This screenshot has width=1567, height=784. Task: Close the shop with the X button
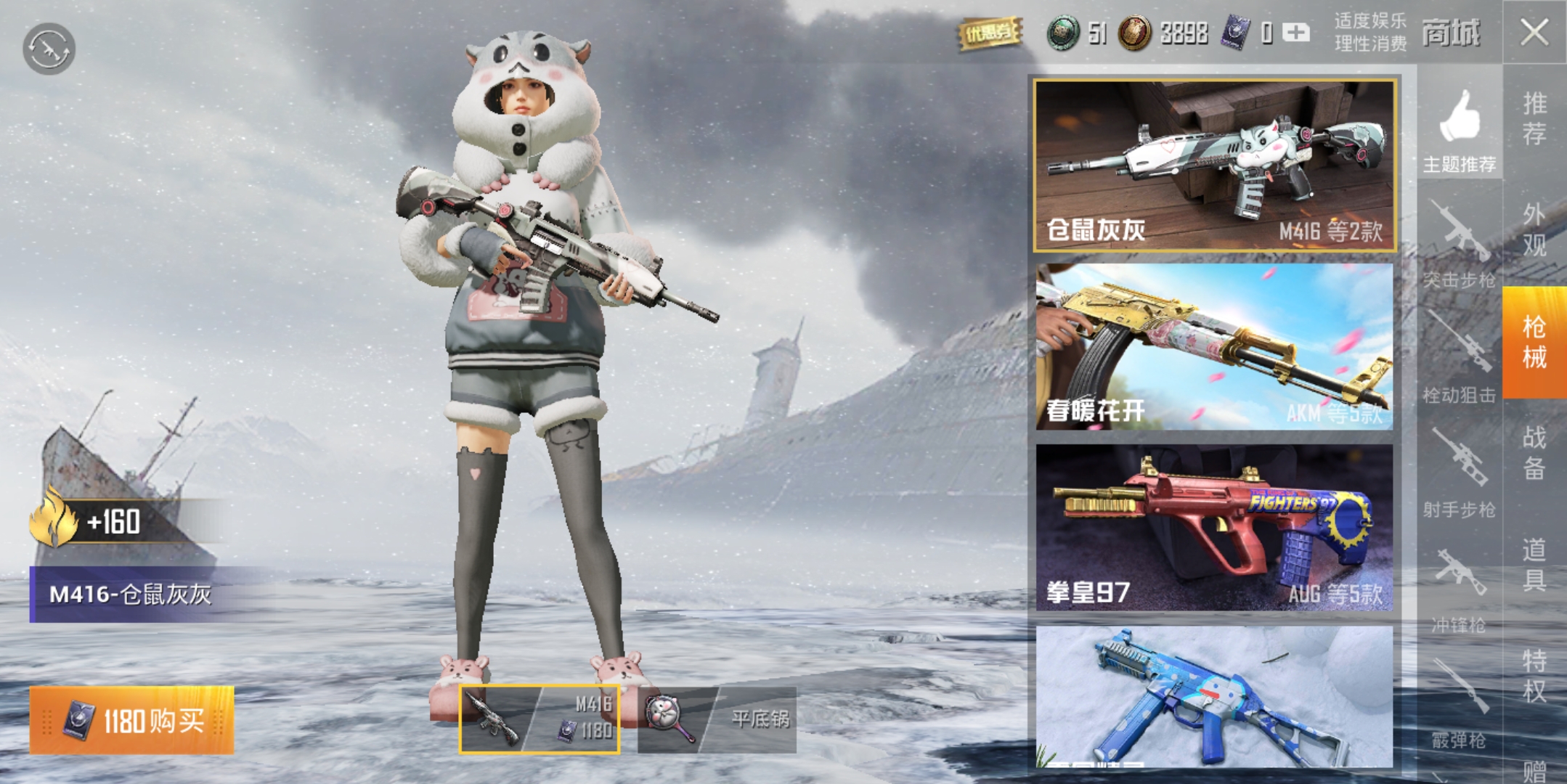point(1534,33)
